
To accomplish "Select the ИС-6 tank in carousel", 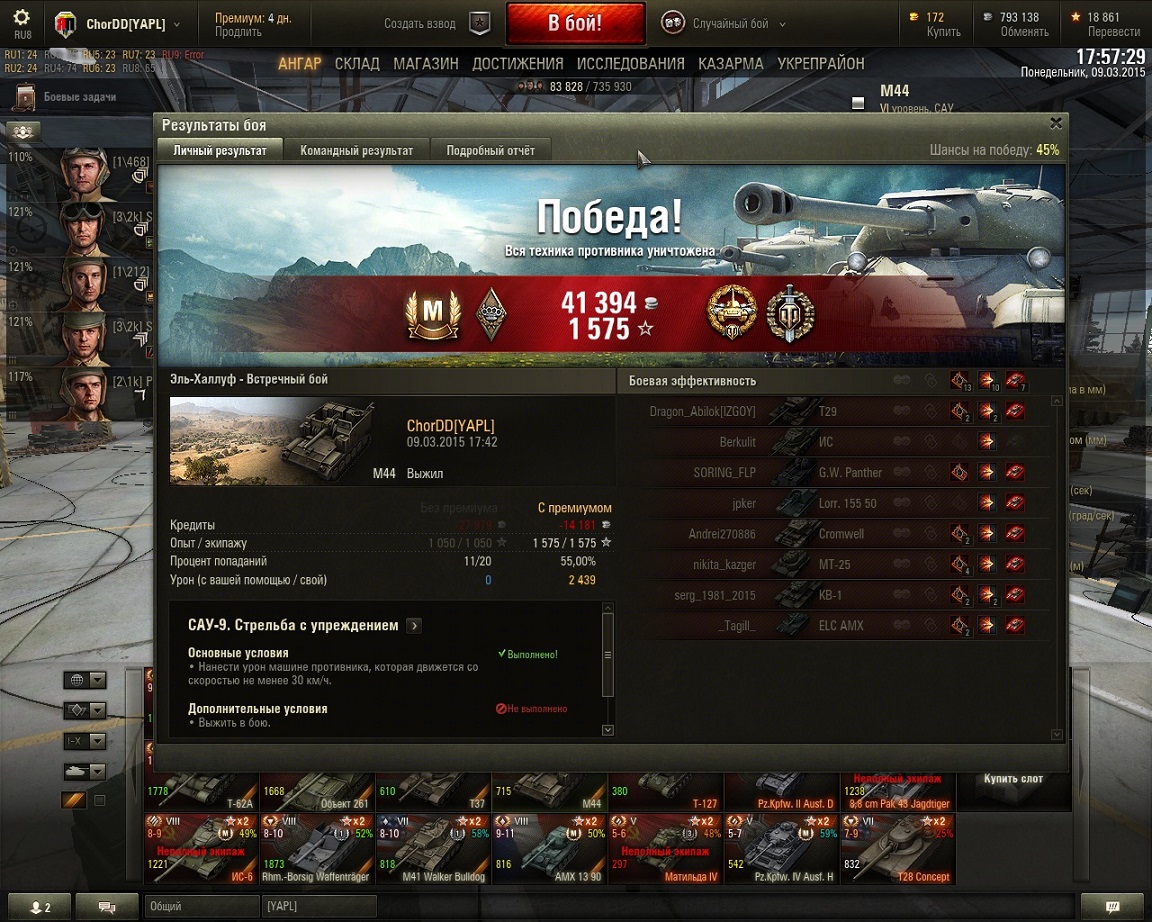I will coord(202,848).
